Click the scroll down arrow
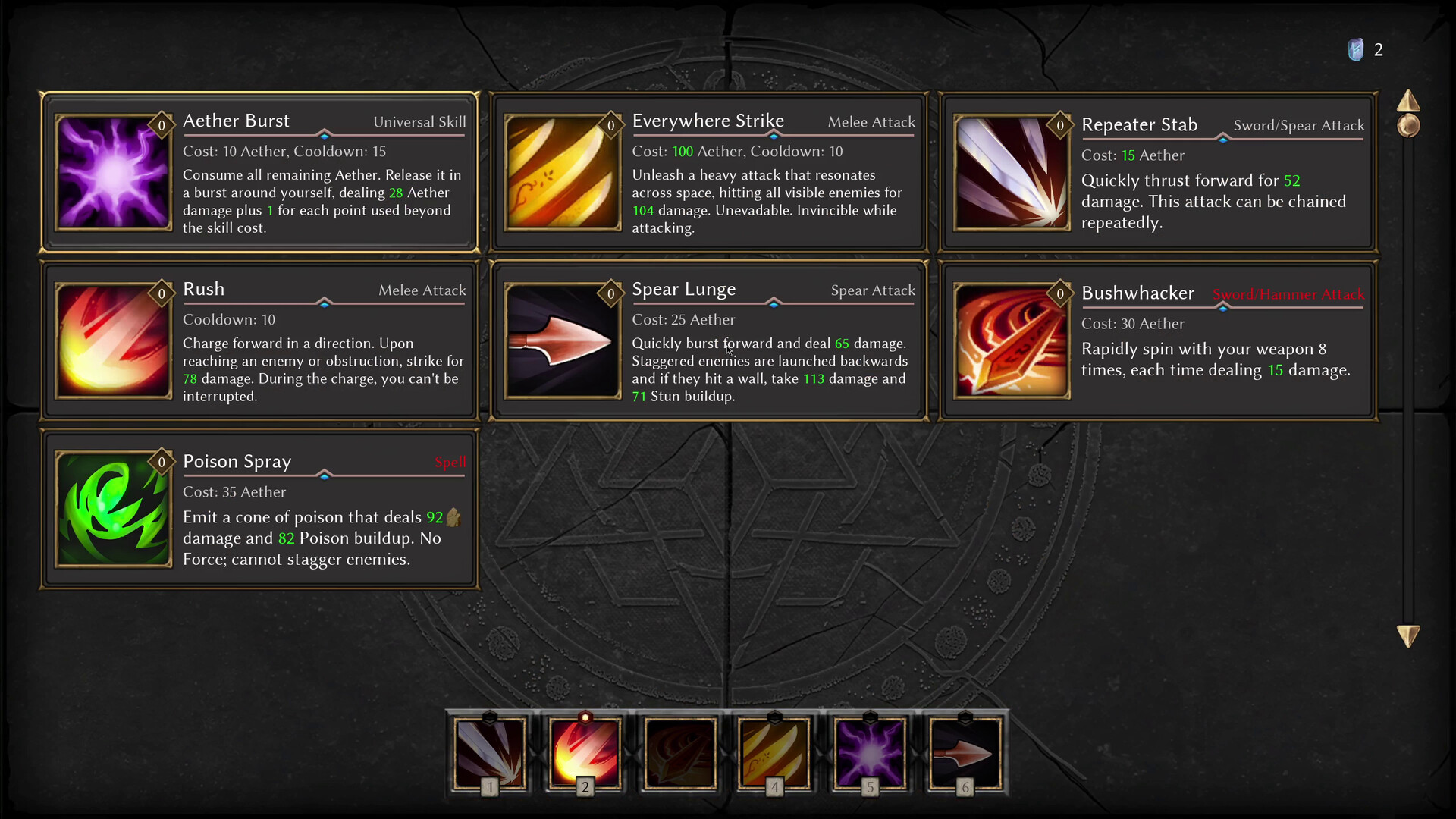 (1408, 635)
